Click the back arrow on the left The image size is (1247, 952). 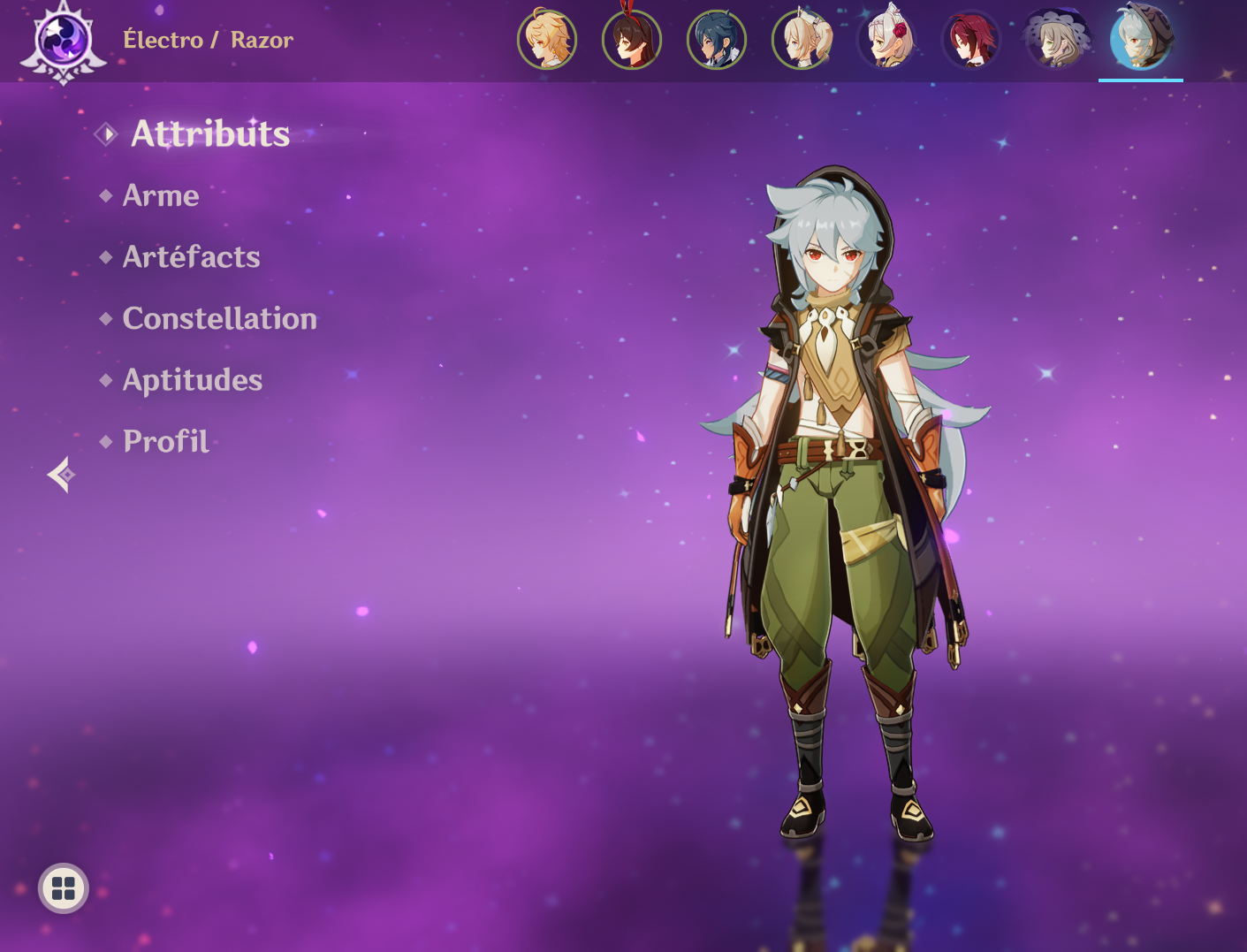pos(61,475)
